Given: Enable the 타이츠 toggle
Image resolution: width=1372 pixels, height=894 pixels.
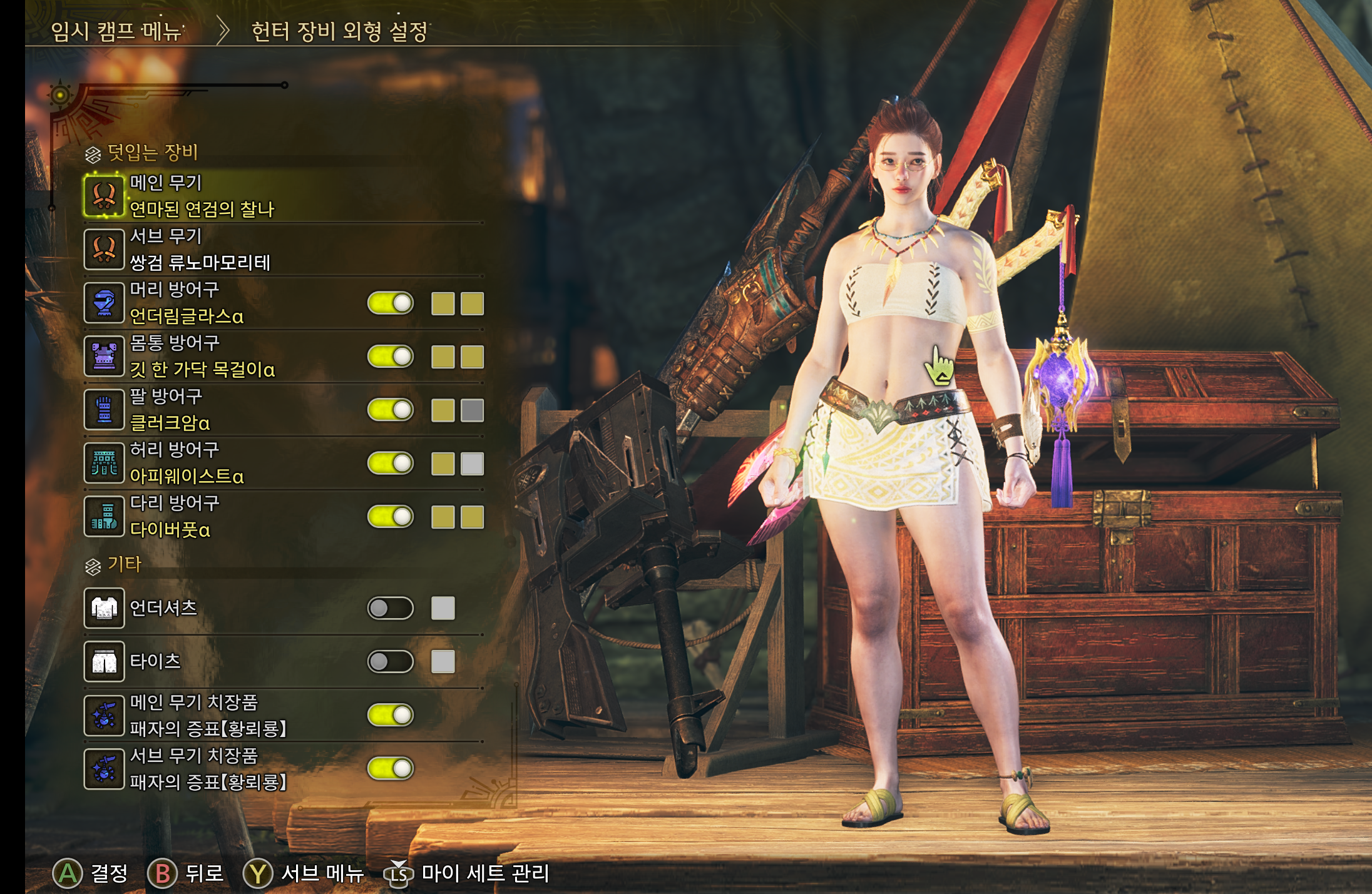Looking at the screenshot, I should tap(391, 661).
